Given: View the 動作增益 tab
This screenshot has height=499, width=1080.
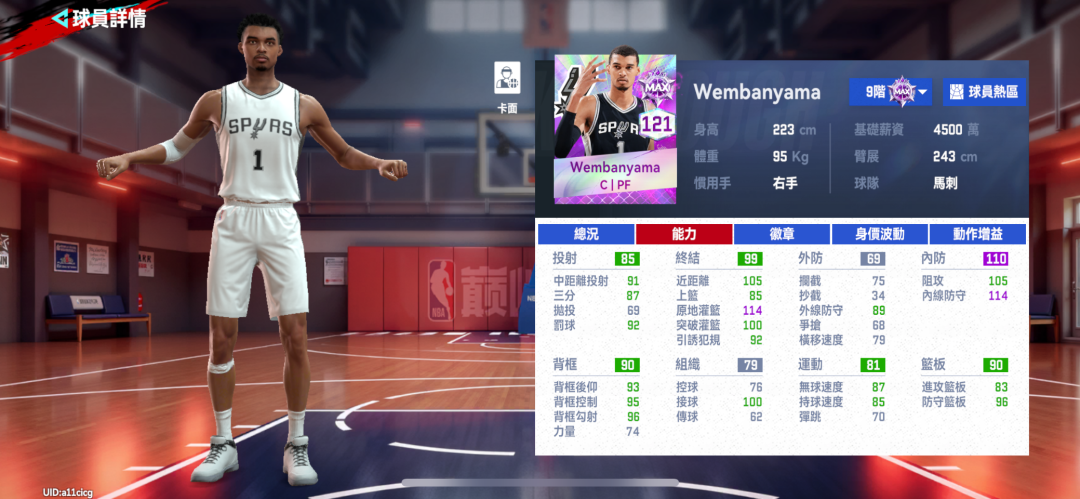Looking at the screenshot, I should click(x=977, y=234).
